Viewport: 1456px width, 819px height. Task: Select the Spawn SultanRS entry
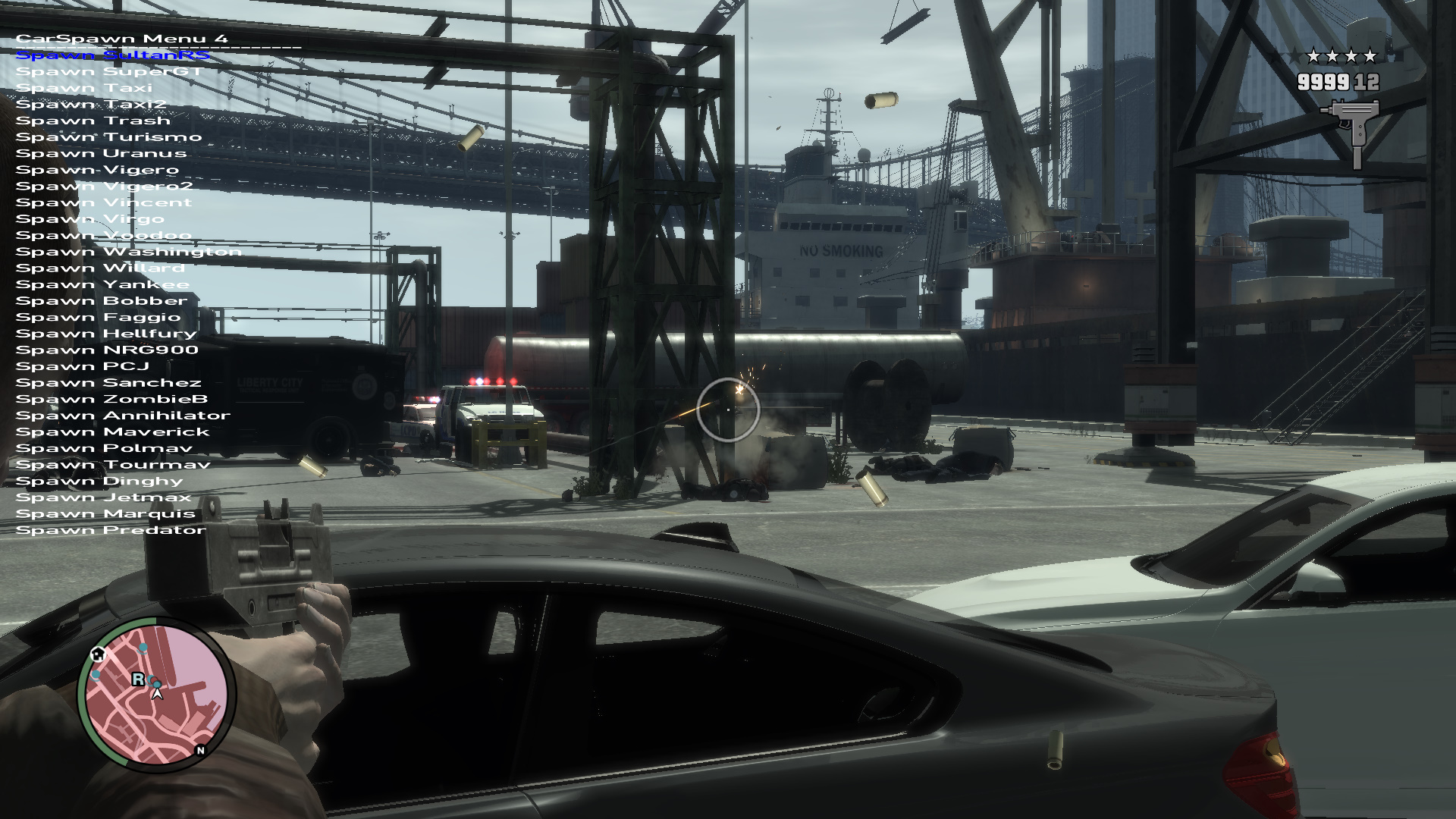tap(112, 55)
